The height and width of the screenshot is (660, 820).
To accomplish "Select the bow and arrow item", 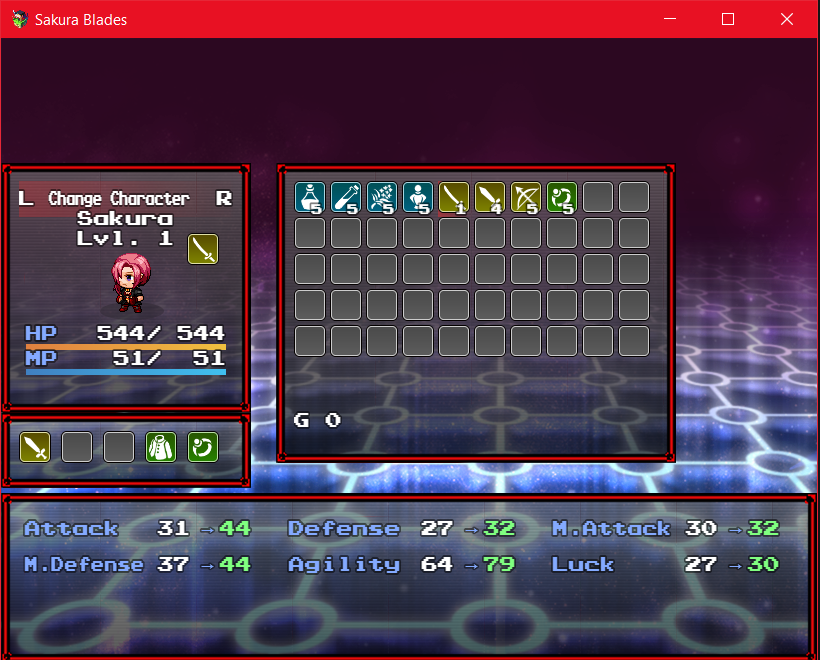I will 526,197.
